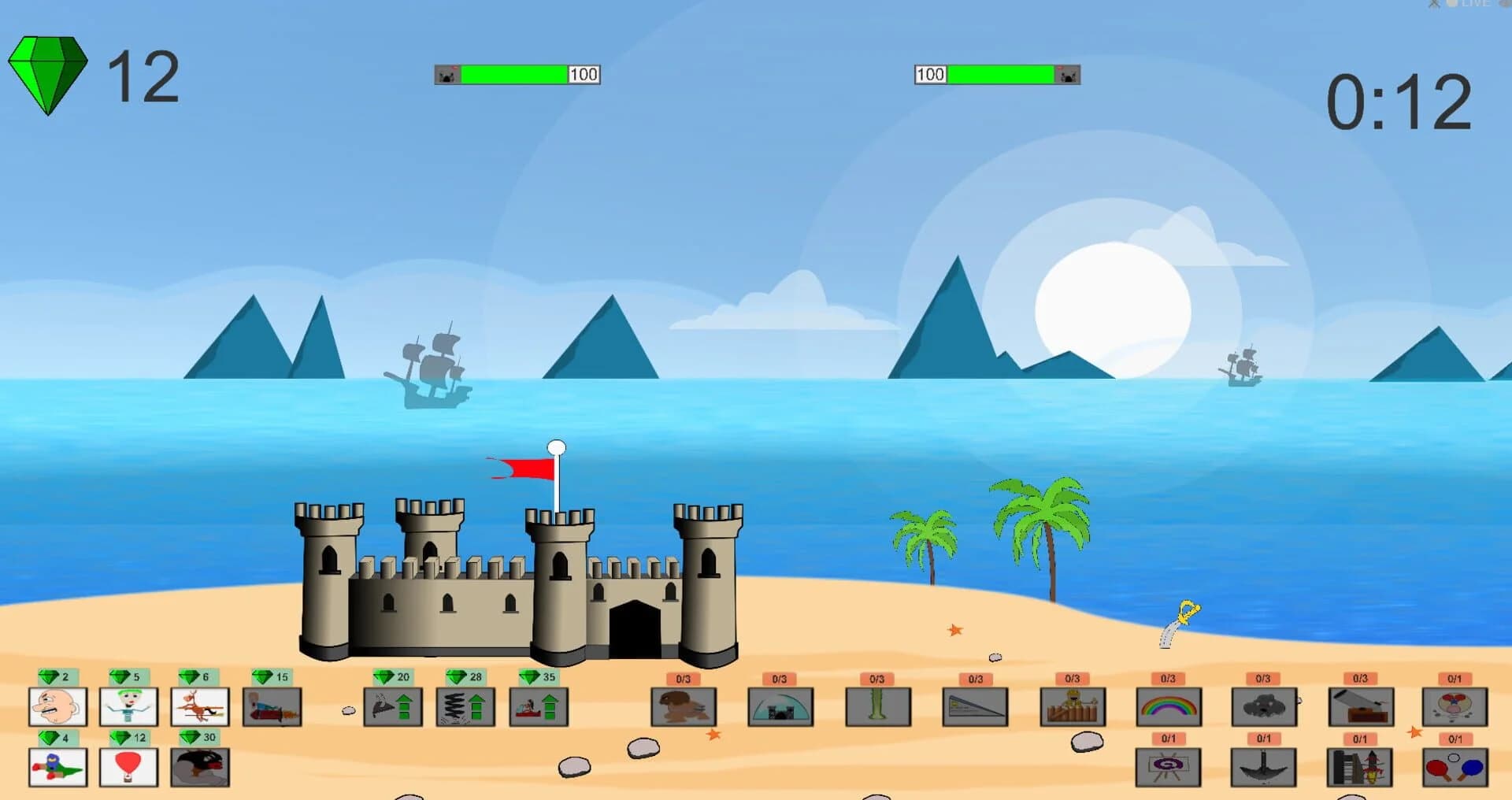This screenshot has height=800, width=1512.
Task: Purchase the shark fin upgrade for 20 gems
Action: pos(391,706)
